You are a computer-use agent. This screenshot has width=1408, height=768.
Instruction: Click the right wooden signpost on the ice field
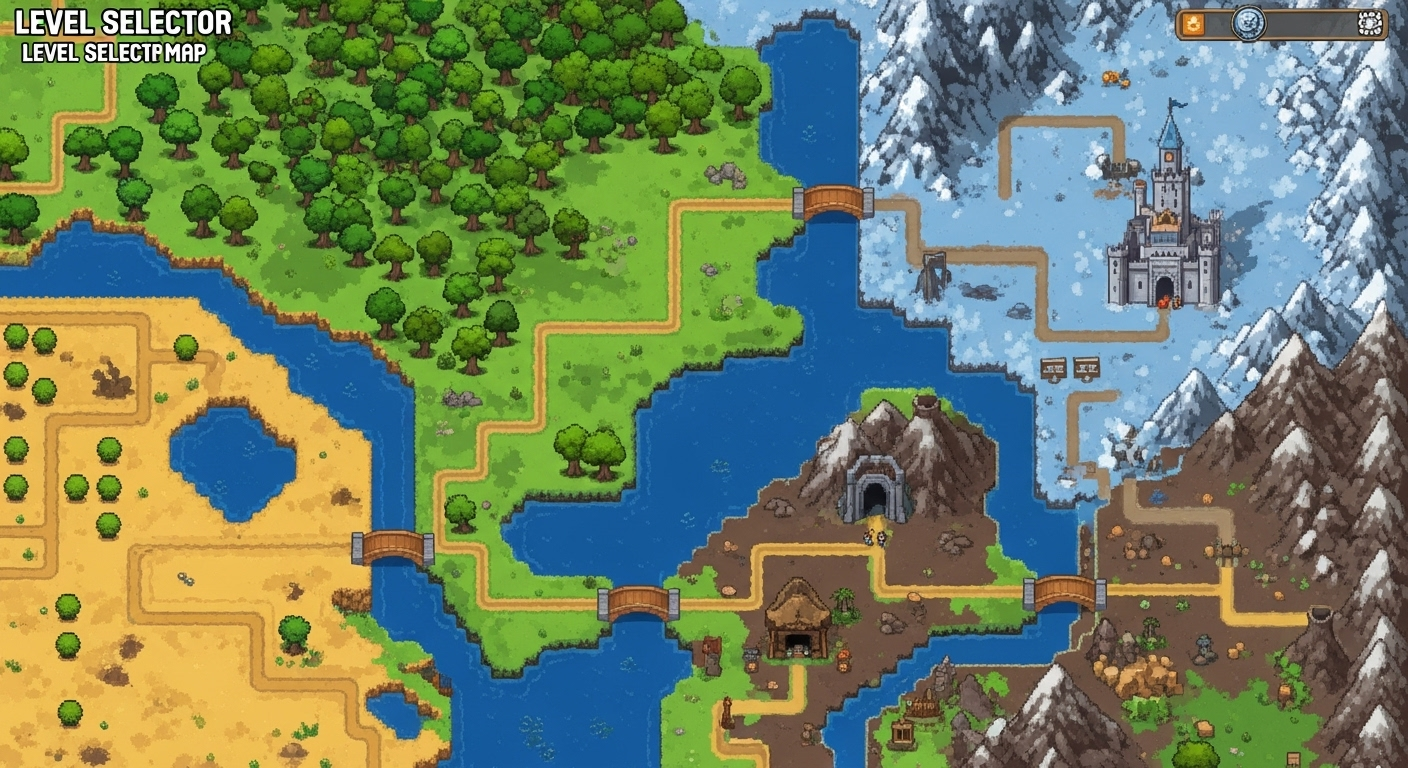(x=1086, y=368)
